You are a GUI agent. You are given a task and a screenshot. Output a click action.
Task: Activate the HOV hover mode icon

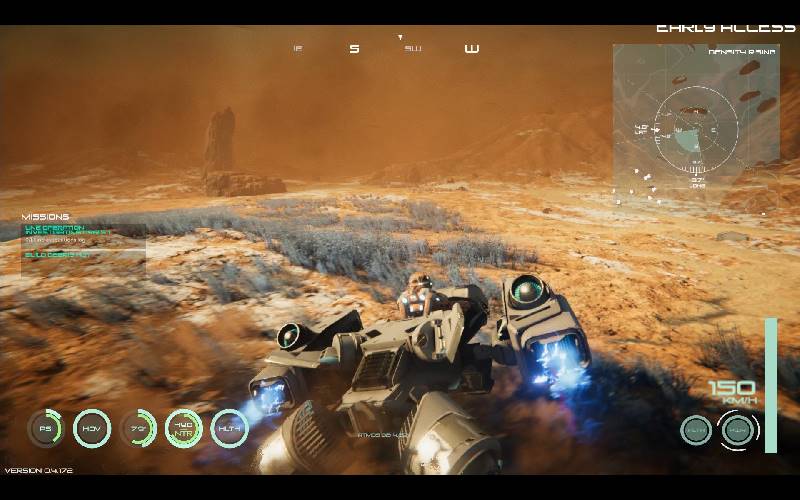[x=92, y=428]
